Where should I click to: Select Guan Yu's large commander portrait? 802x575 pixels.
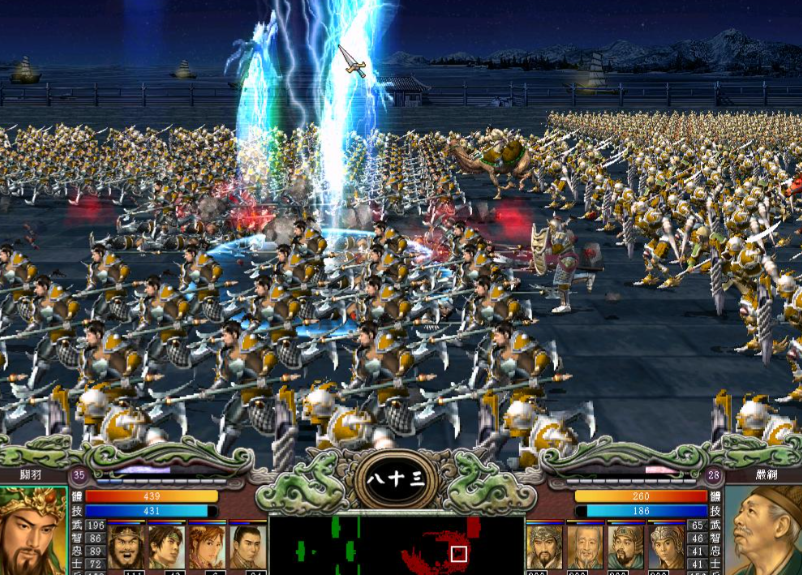(x=38, y=532)
